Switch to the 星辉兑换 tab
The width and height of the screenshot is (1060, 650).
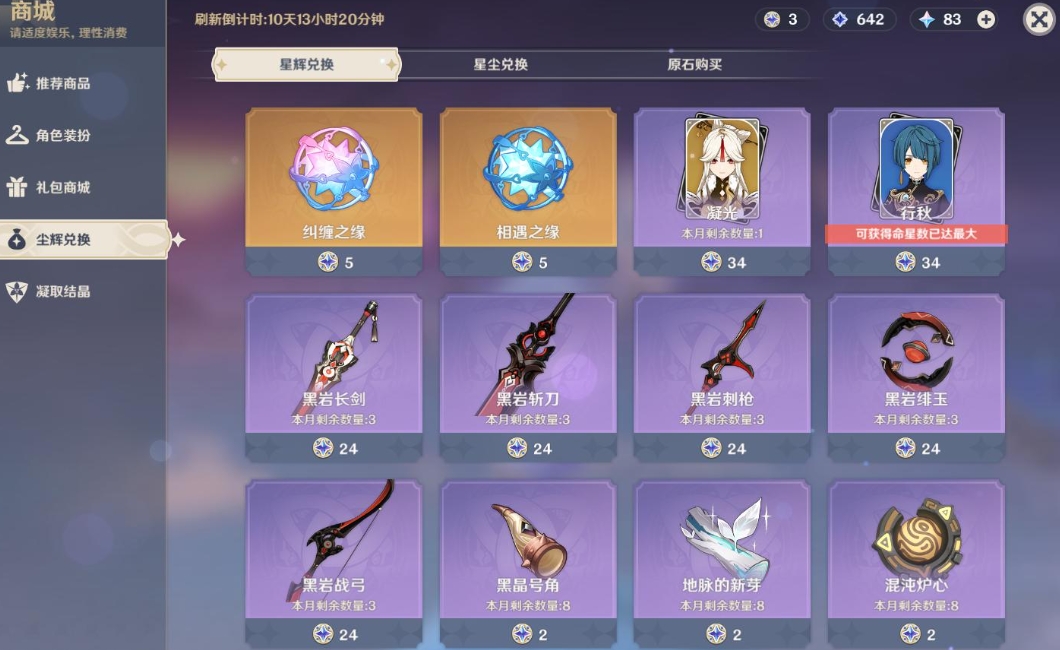[306, 65]
